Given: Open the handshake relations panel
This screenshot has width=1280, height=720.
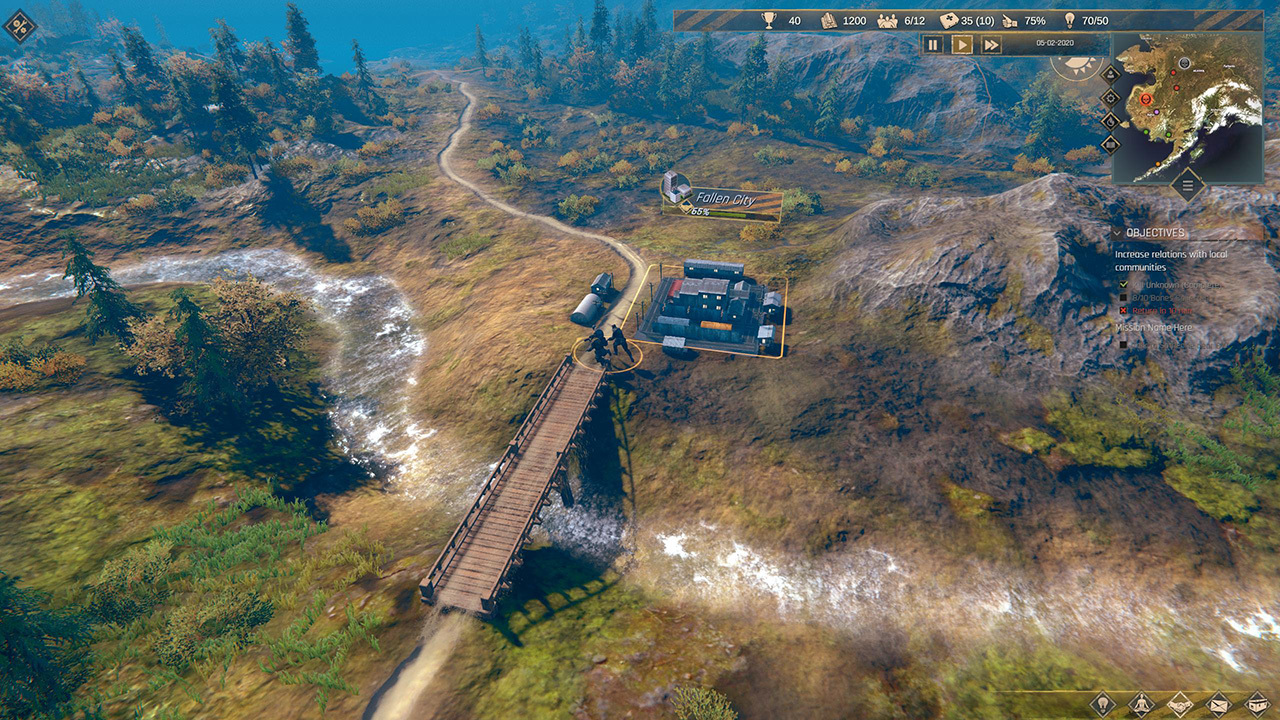Looking at the screenshot, I should 1180,704.
